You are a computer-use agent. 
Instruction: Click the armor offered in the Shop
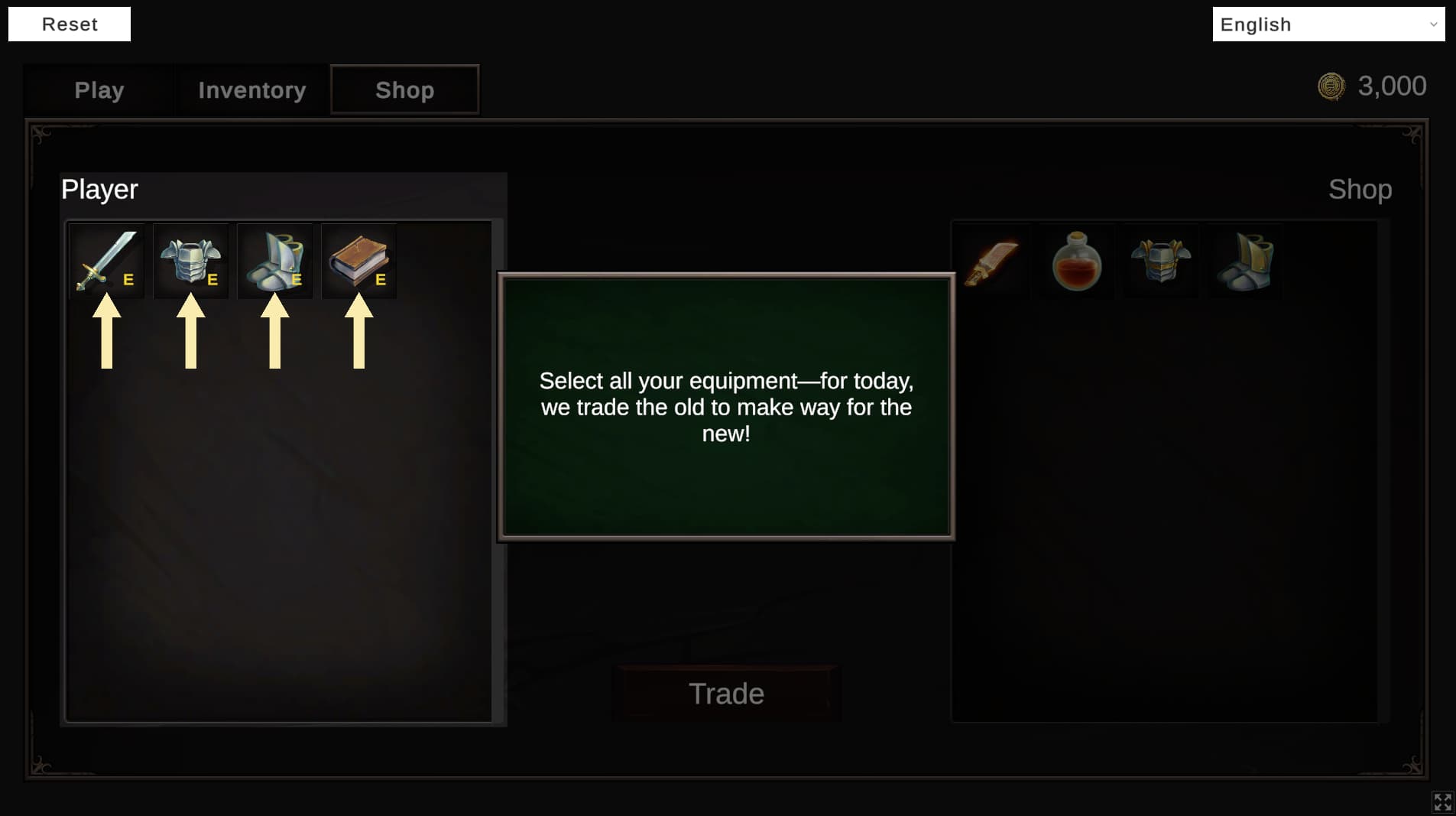(1159, 262)
